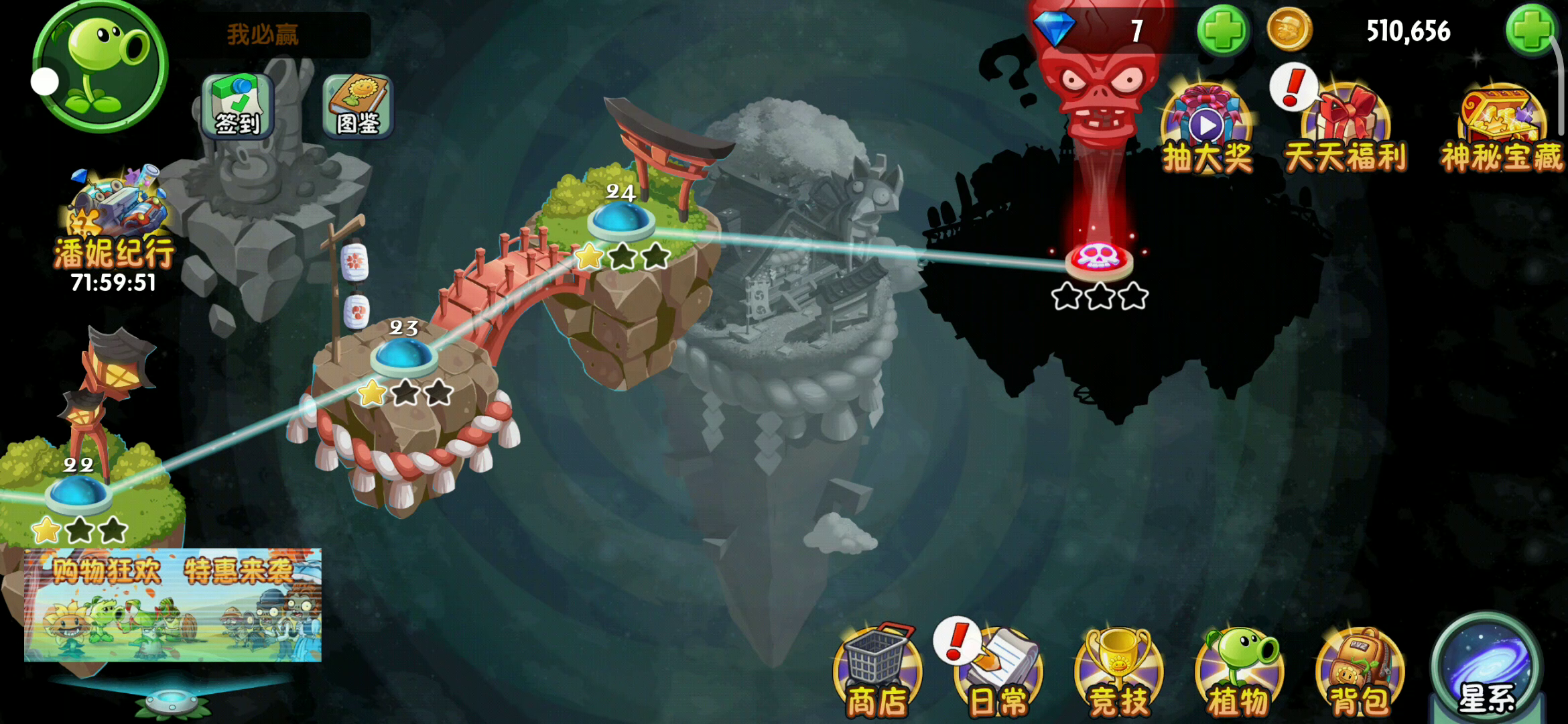Open the Peashooter player profile avatar

101,66
